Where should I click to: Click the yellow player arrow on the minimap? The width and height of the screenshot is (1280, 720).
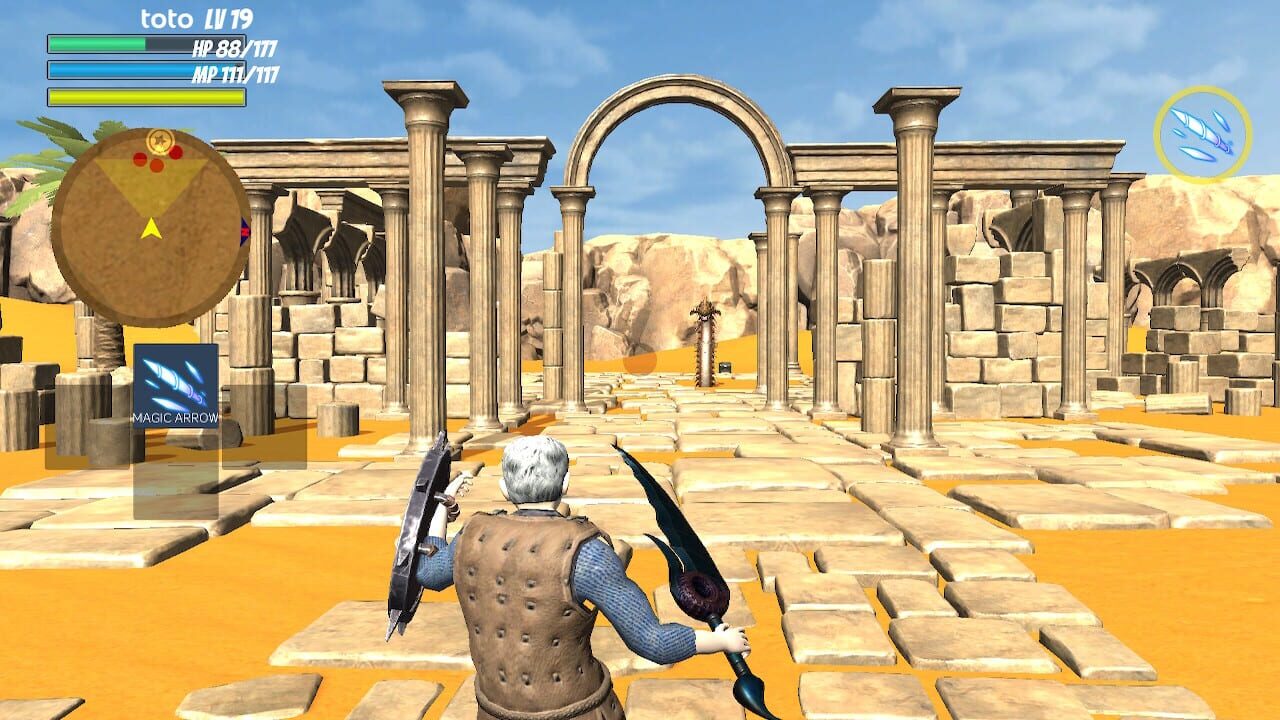click(x=152, y=229)
